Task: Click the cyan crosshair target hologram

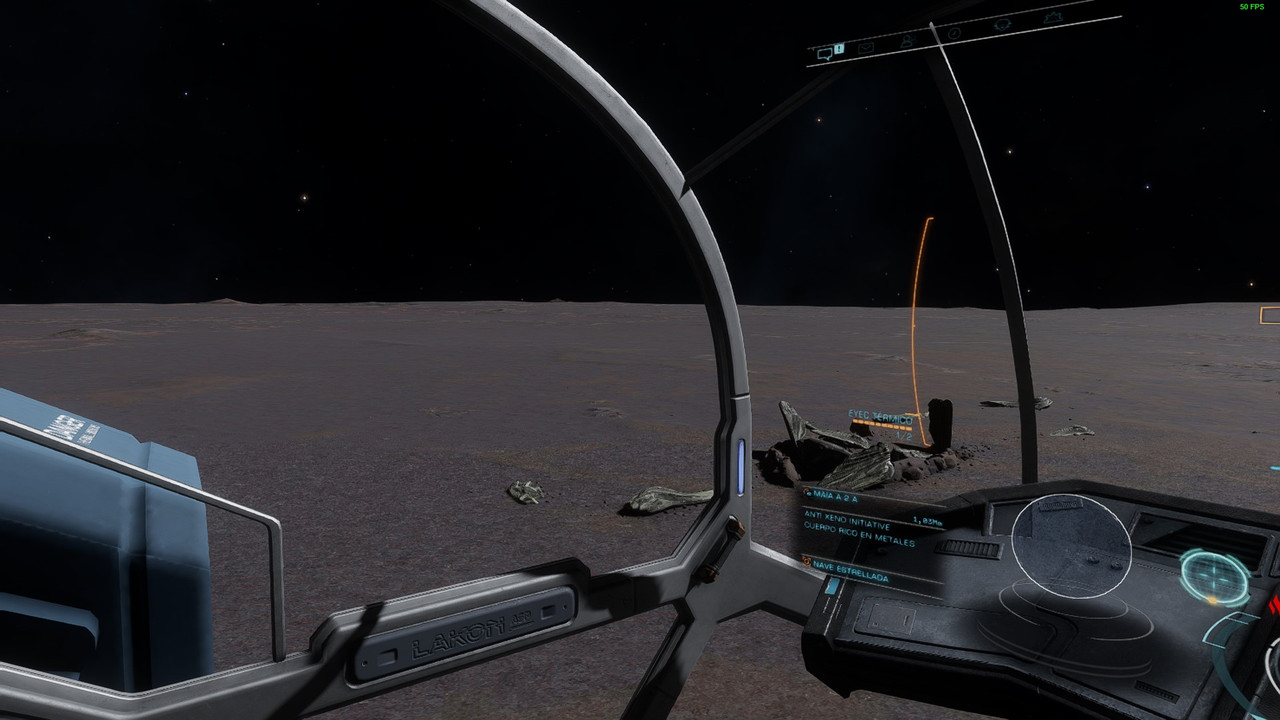Action: tap(1215, 575)
